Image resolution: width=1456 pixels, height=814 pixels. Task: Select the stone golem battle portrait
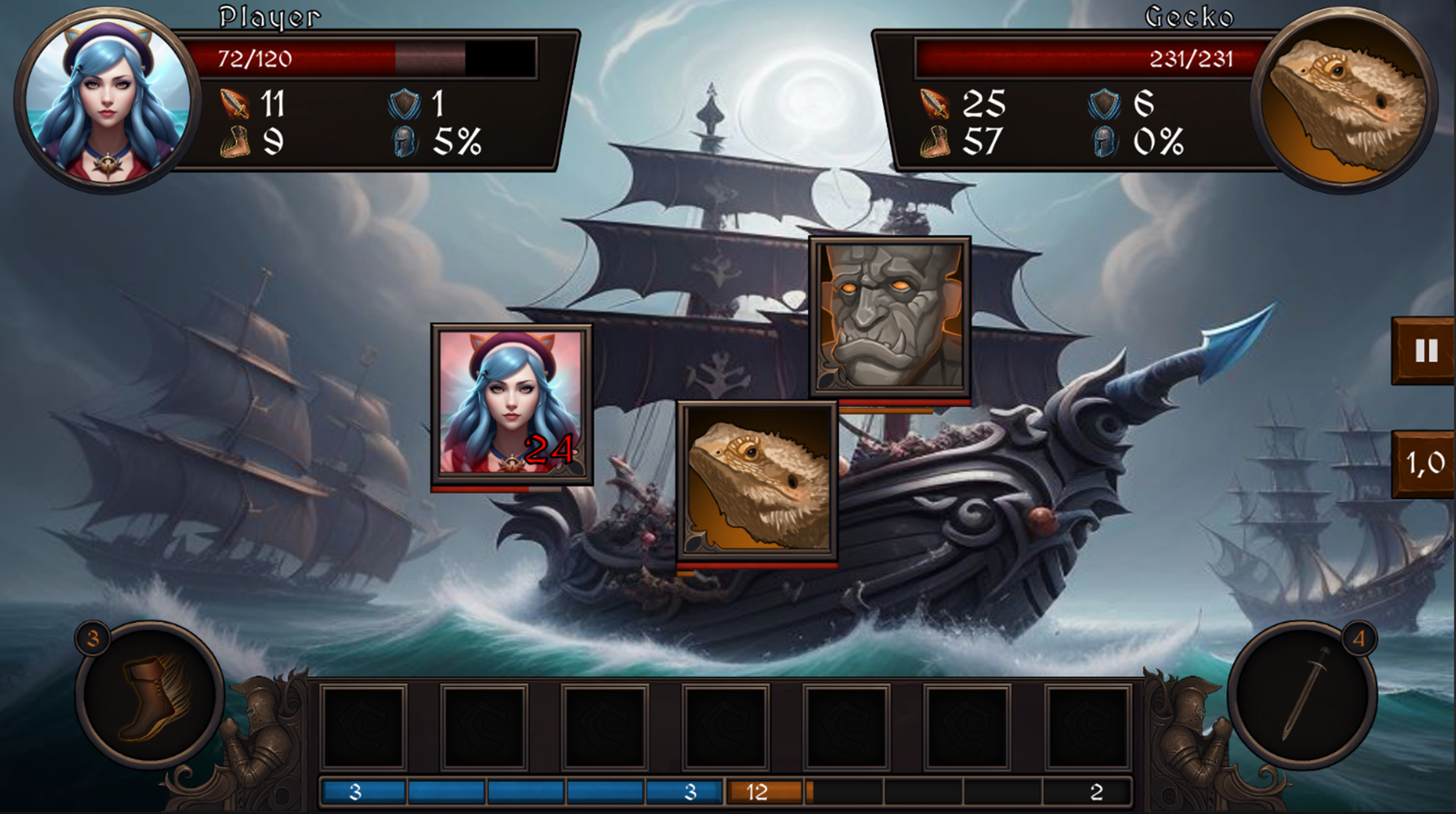[x=888, y=317]
